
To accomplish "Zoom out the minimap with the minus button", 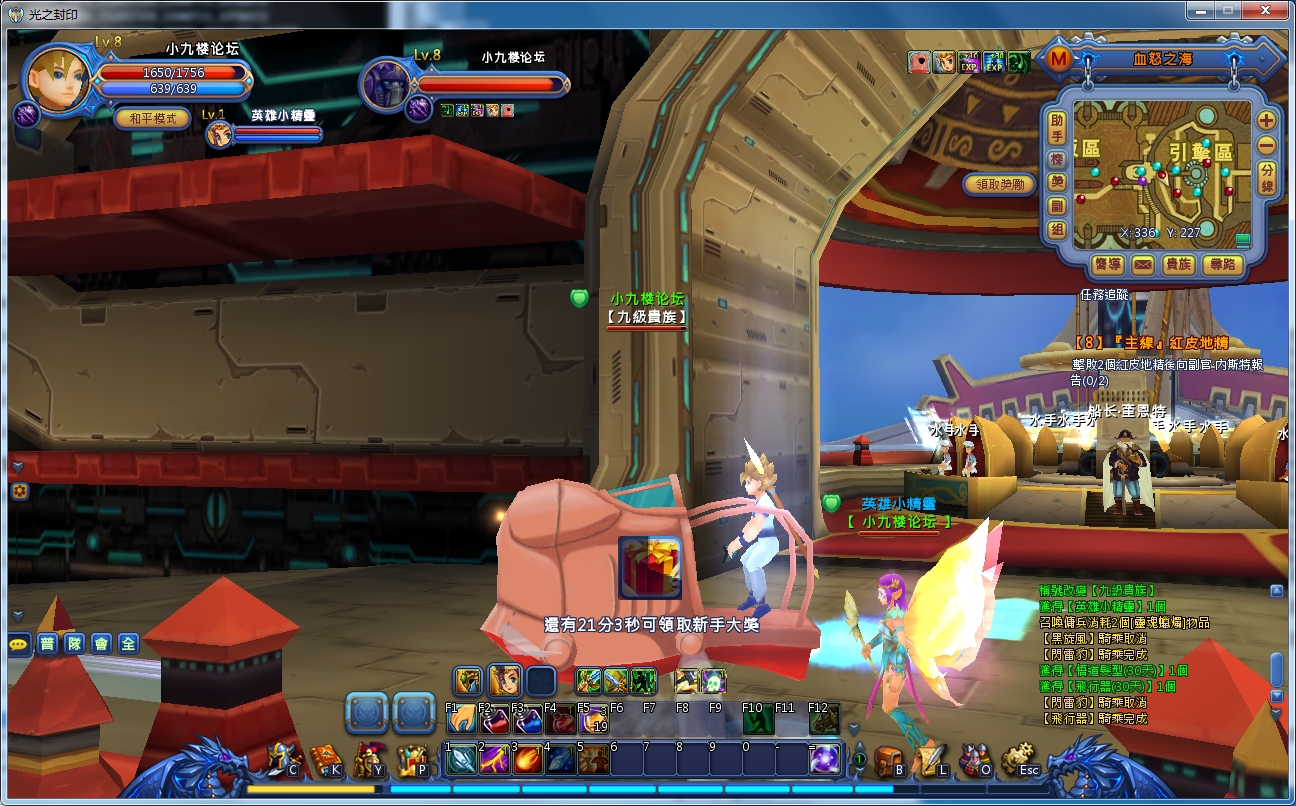I will pos(1266,144).
